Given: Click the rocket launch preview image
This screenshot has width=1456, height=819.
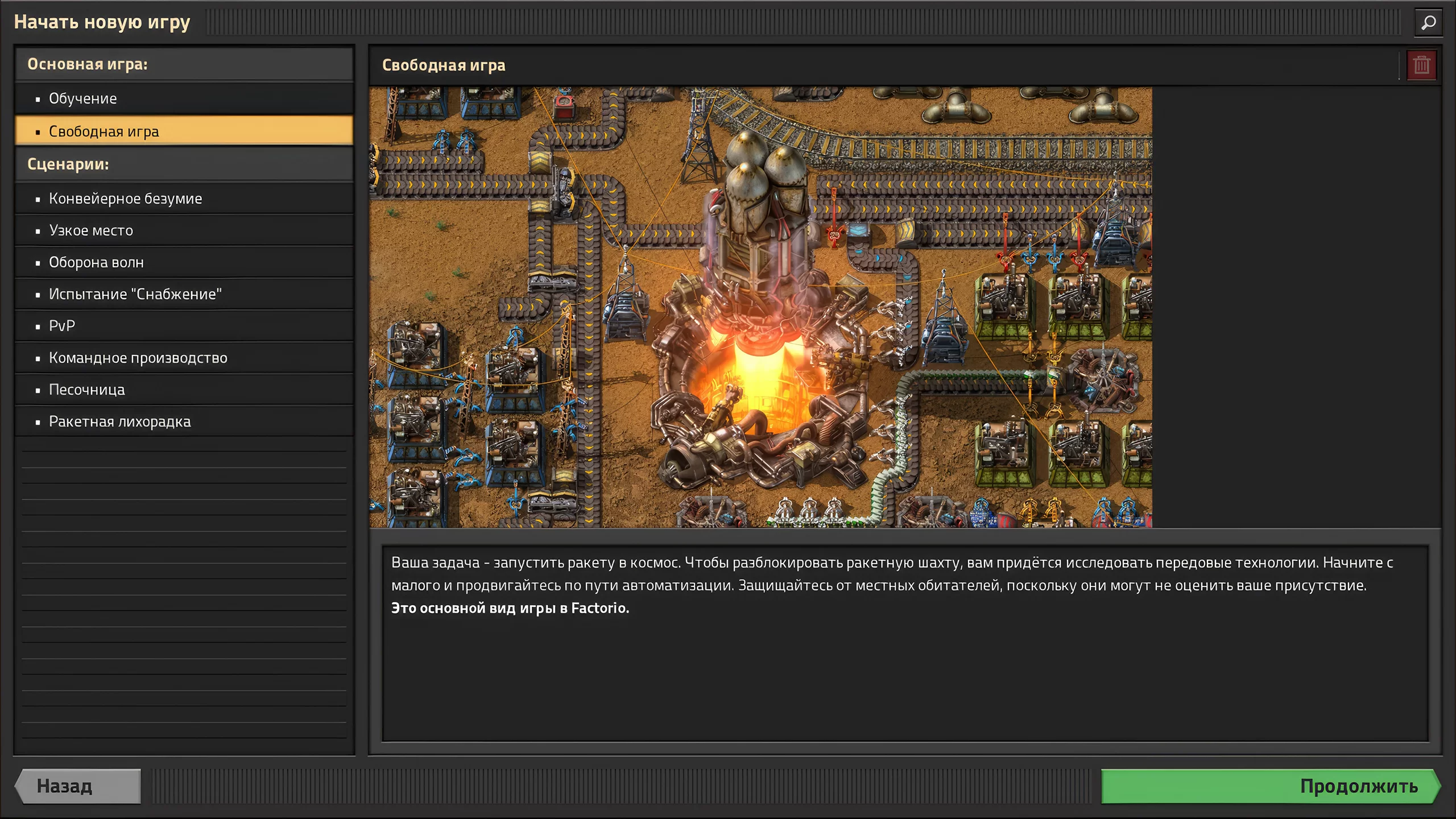Looking at the screenshot, I should click(760, 307).
